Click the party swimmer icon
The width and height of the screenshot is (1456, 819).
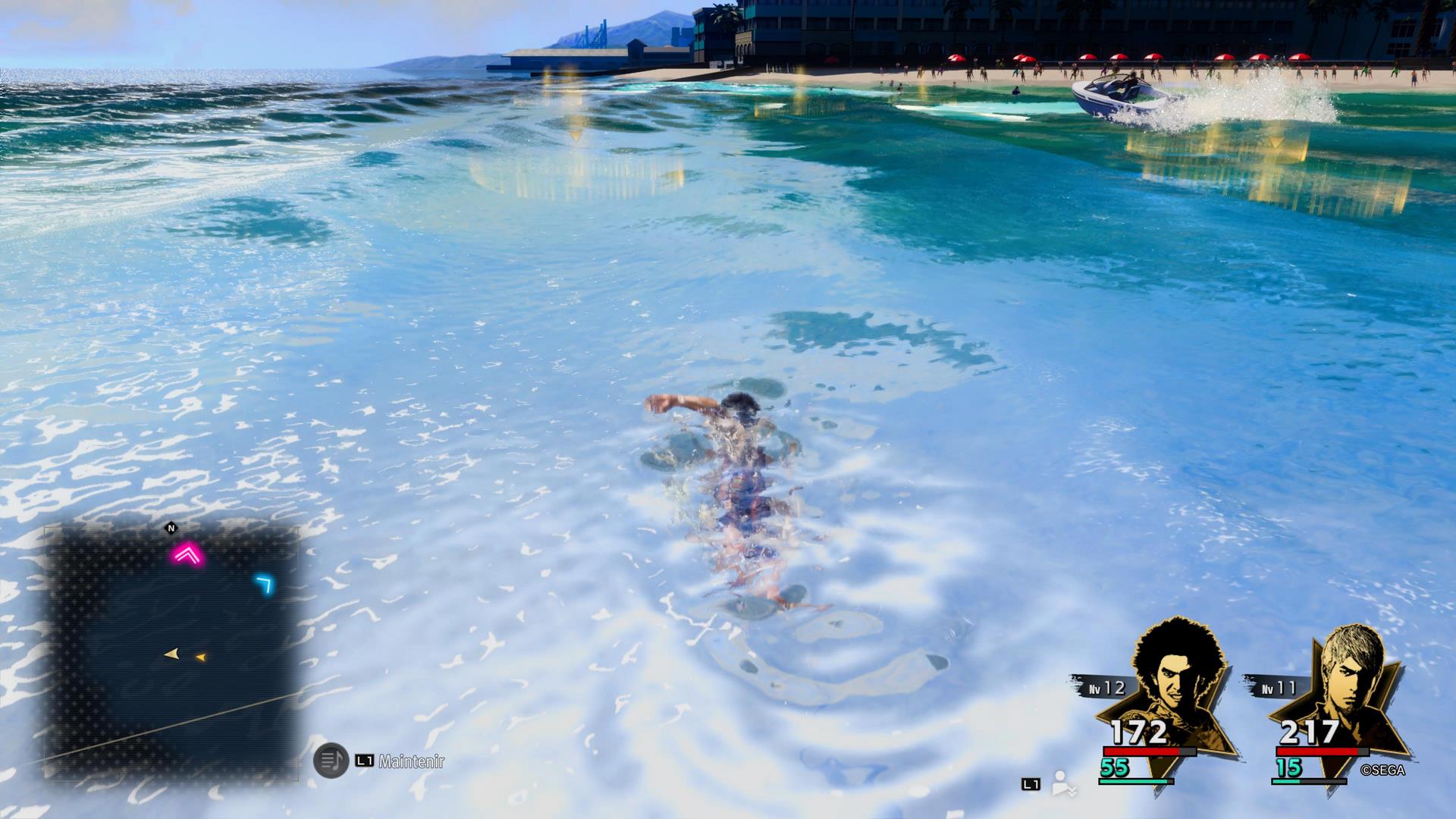coord(1065,784)
